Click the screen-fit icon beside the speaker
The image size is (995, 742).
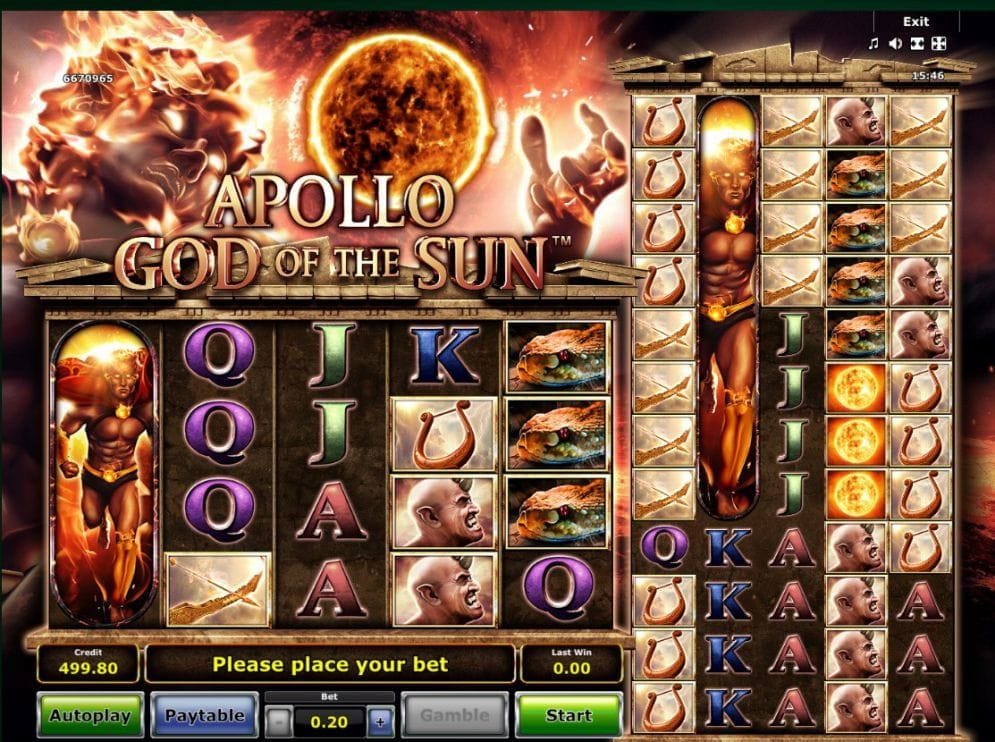pos(917,43)
